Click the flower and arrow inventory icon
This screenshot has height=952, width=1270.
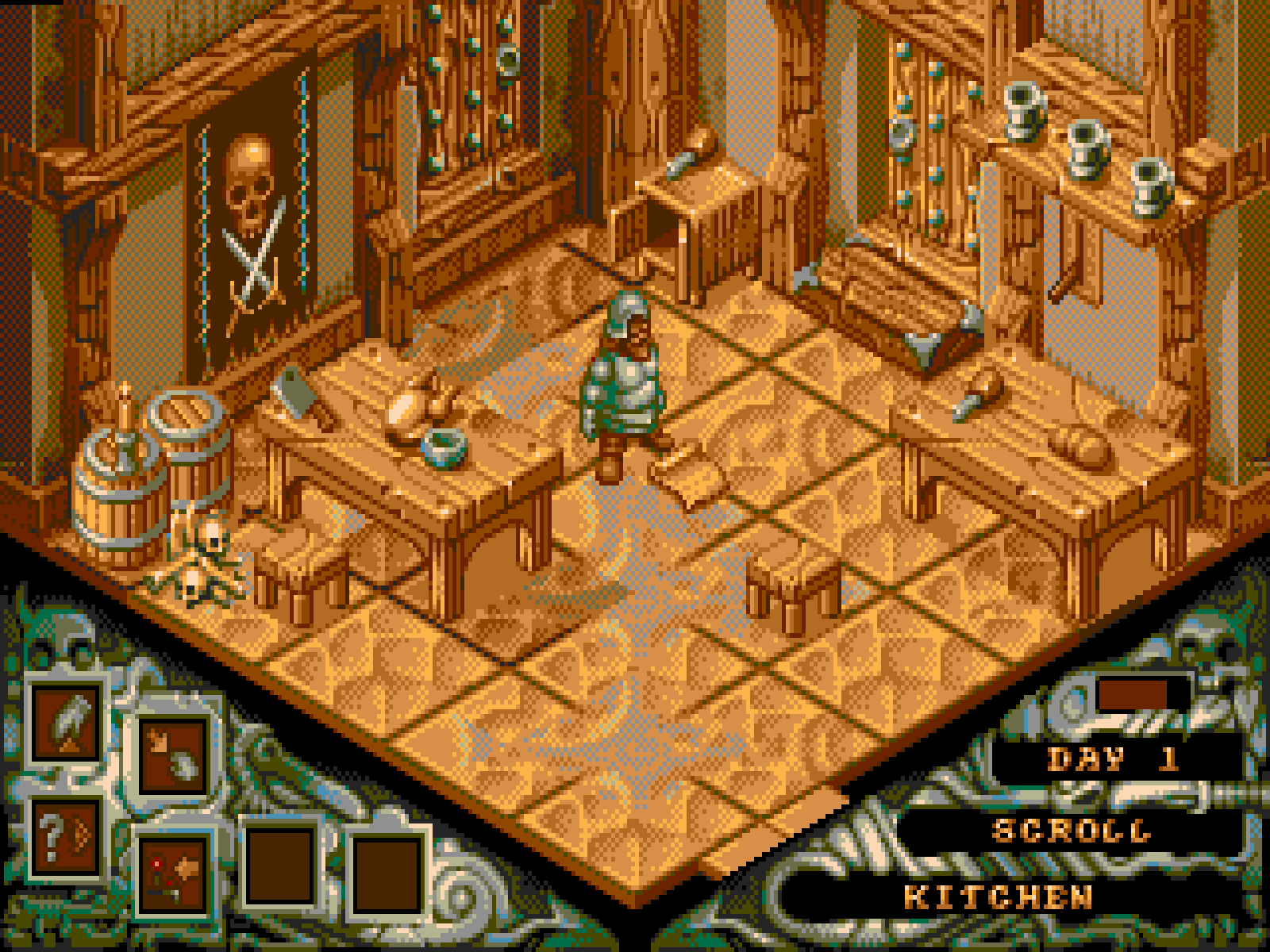[174, 873]
